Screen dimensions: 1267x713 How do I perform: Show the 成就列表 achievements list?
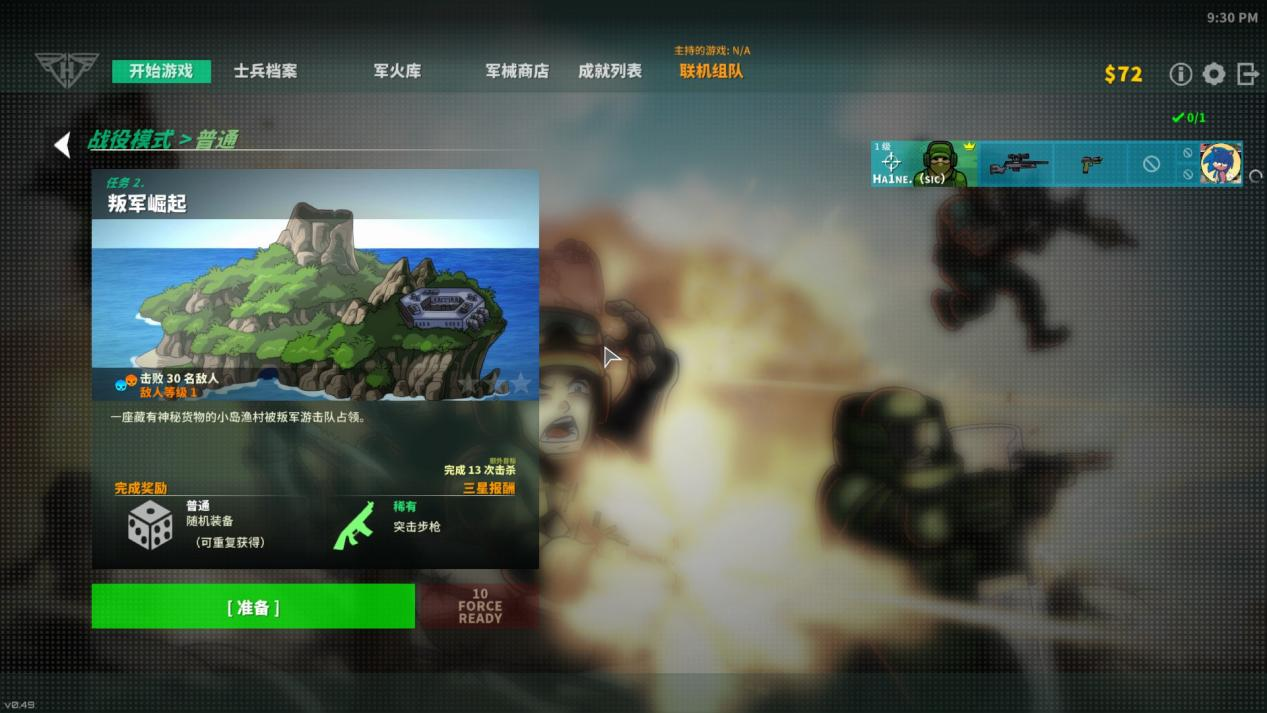coord(610,71)
